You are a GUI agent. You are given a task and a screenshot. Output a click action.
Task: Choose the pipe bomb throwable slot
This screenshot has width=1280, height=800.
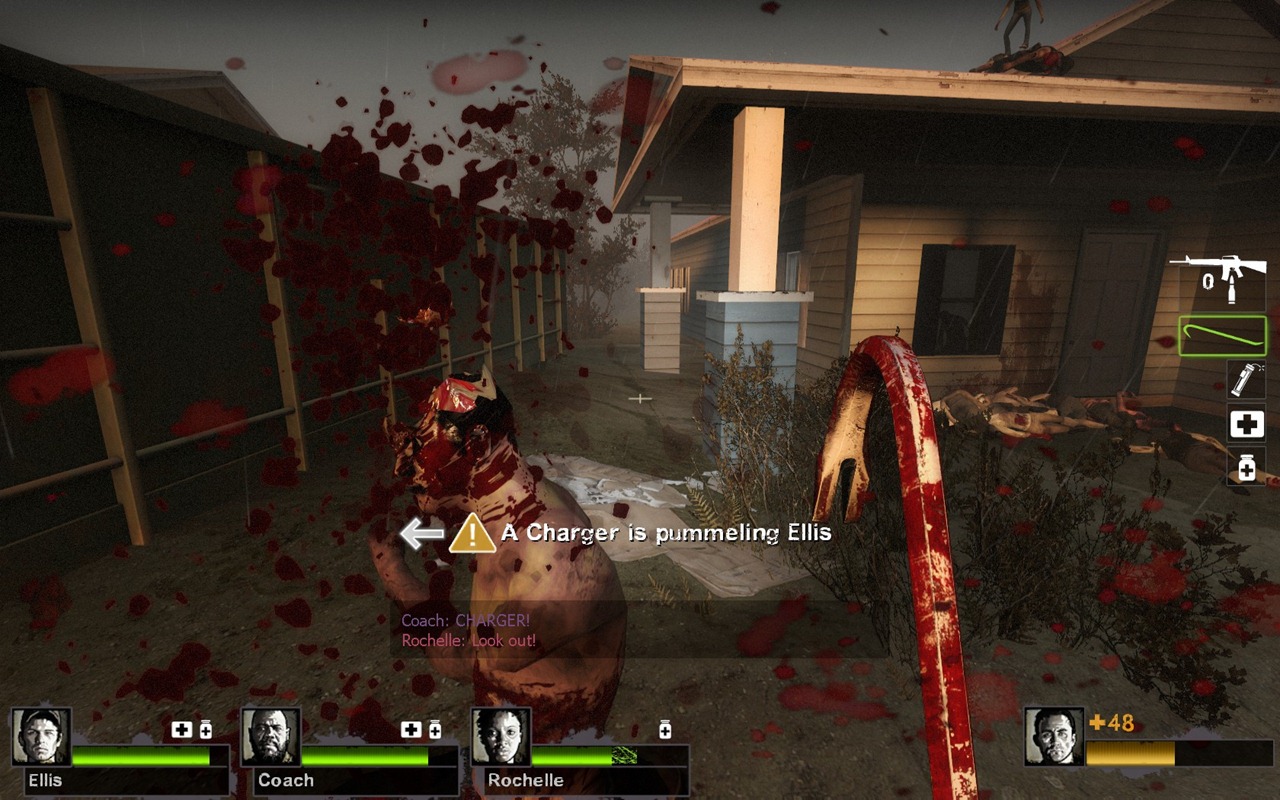[x=1246, y=380]
